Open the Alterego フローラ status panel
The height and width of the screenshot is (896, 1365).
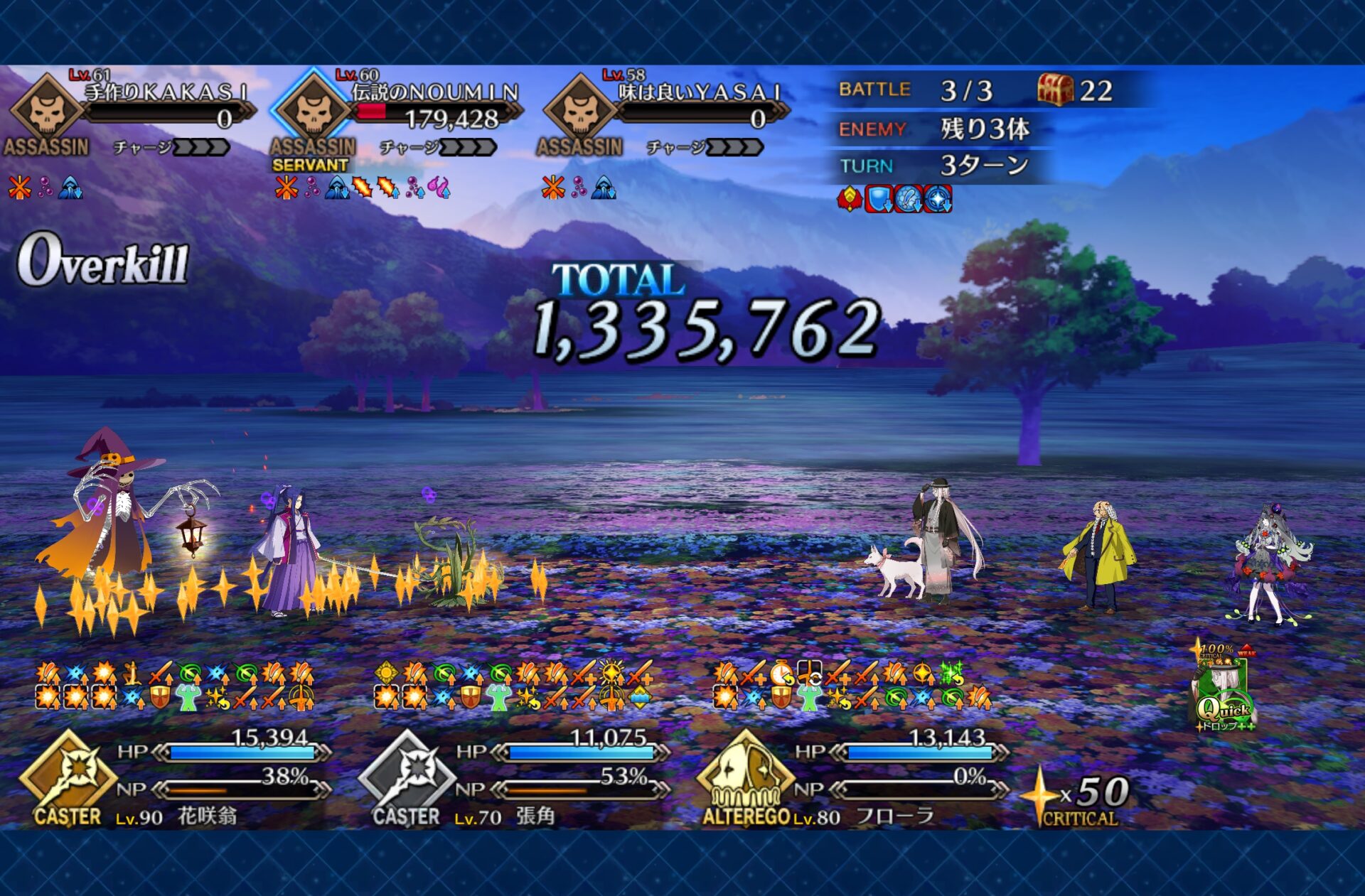pos(853,778)
